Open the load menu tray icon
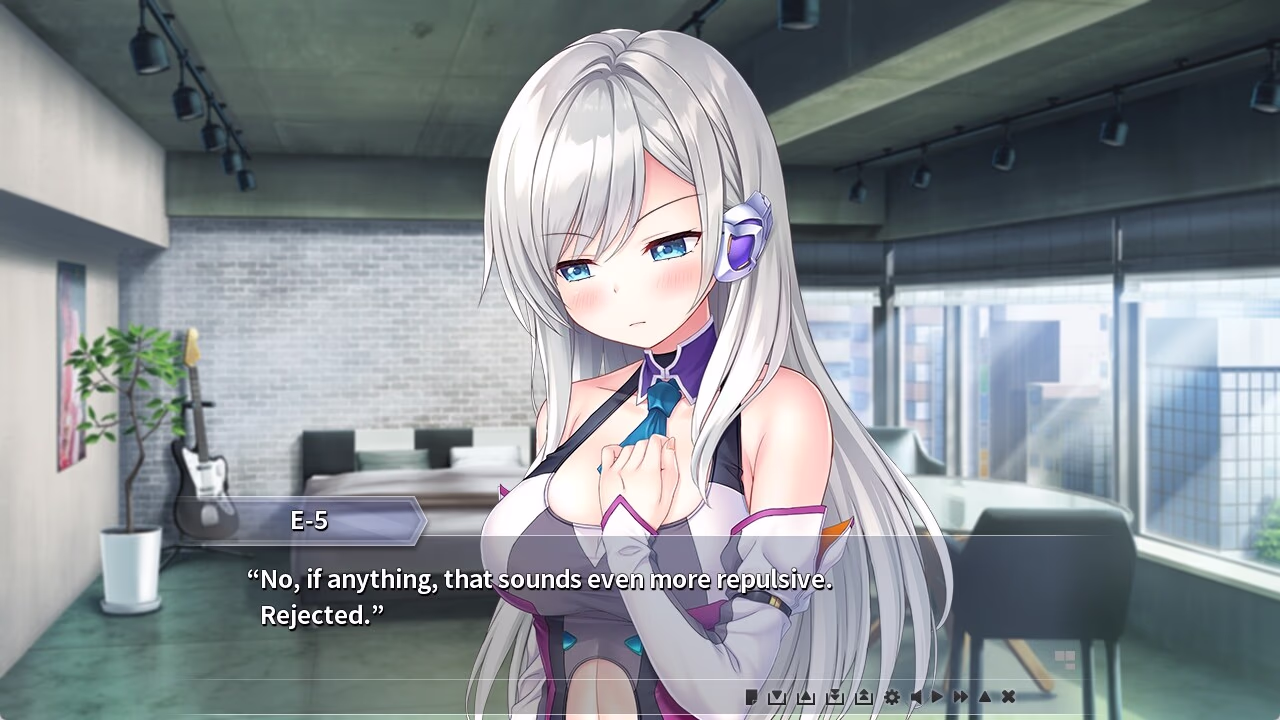Image resolution: width=1280 pixels, height=720 pixels. 806,697
